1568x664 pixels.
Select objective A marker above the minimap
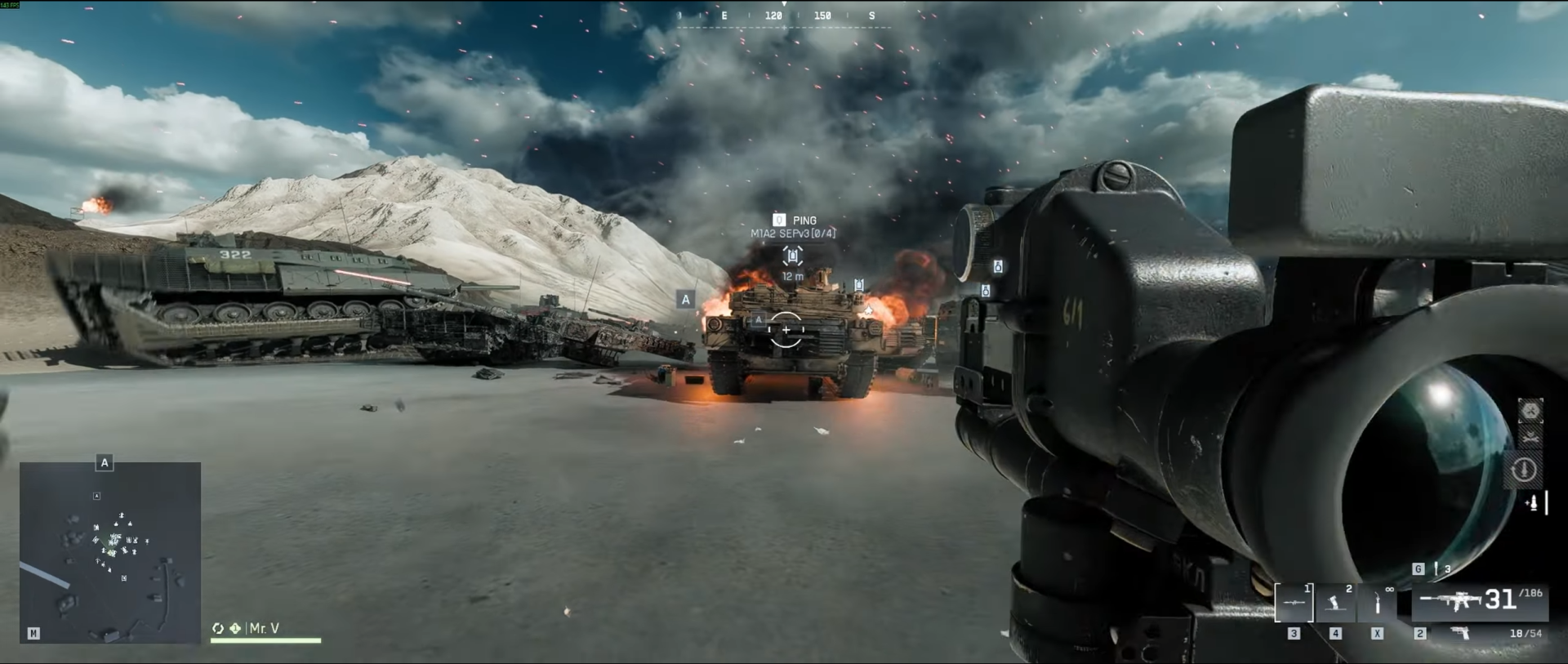105,463
